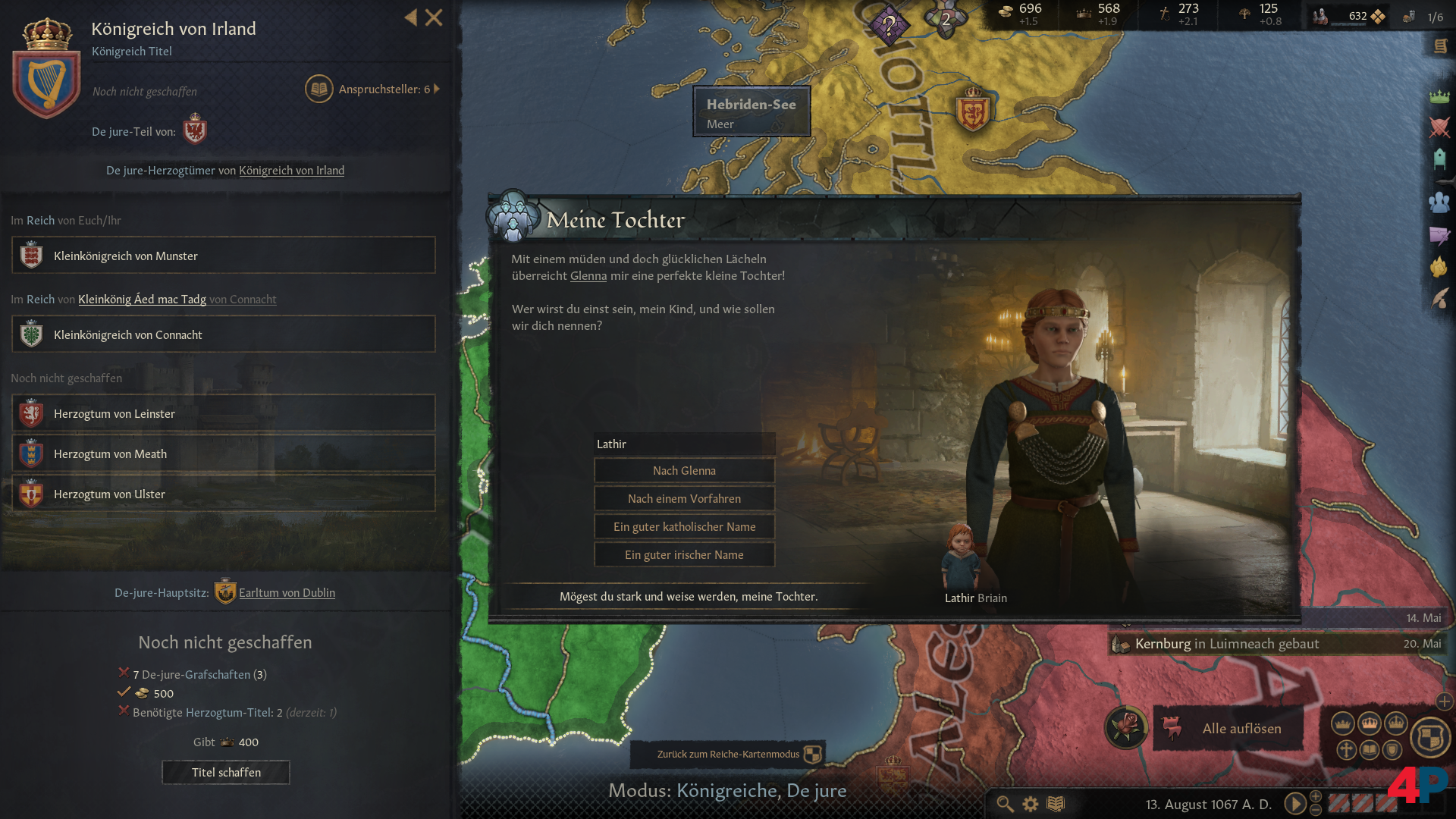Go back with the left arrow button
This screenshot has height=819, width=1456.
coord(410,17)
